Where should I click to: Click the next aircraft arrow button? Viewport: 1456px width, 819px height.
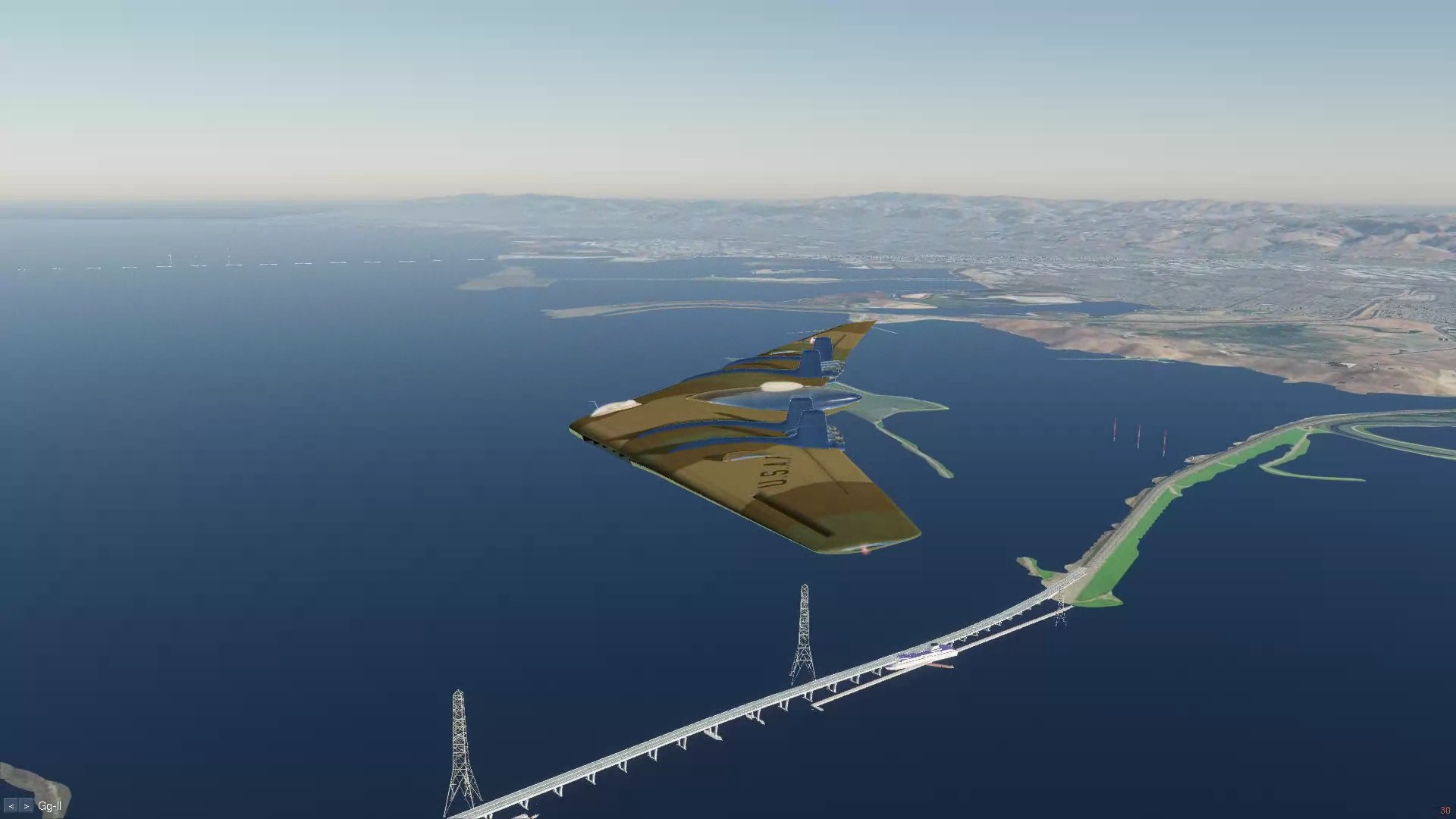tap(27, 806)
